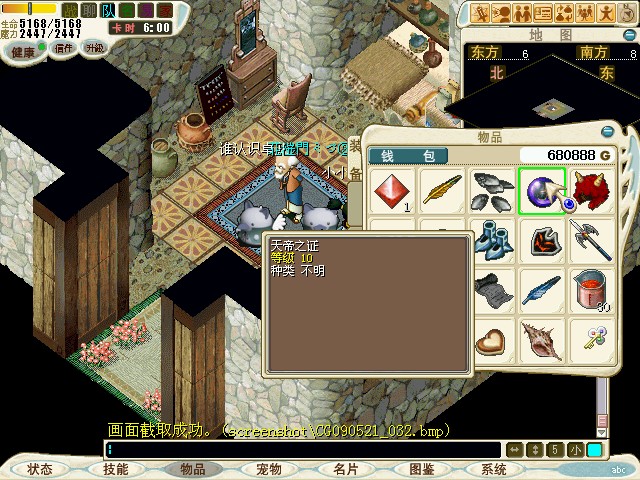The width and height of the screenshot is (640, 480).
Task: Open the 系统 (System) menu
Action: 494,468
